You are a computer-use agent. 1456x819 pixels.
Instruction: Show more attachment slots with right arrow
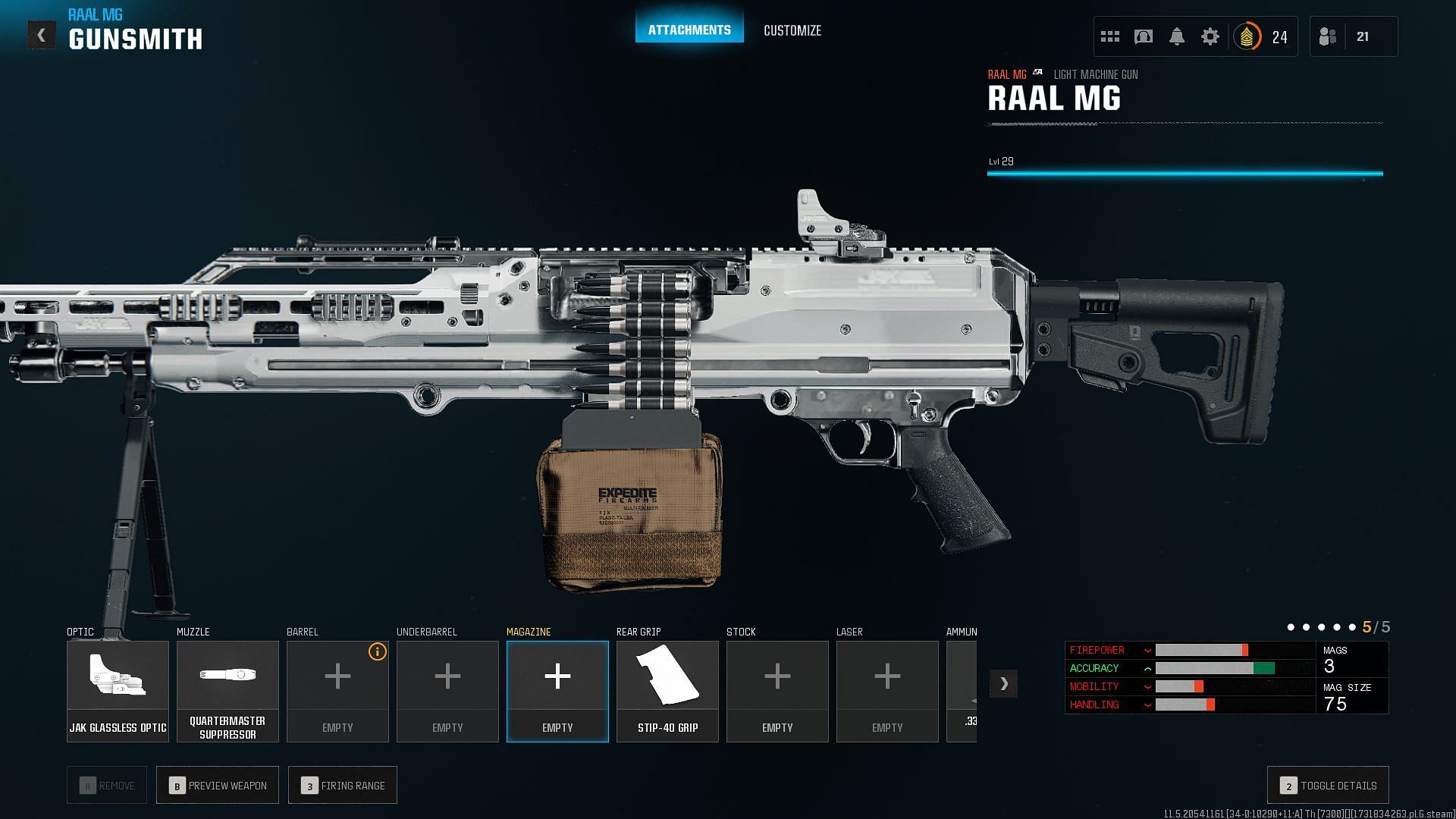pyautogui.click(x=1003, y=683)
